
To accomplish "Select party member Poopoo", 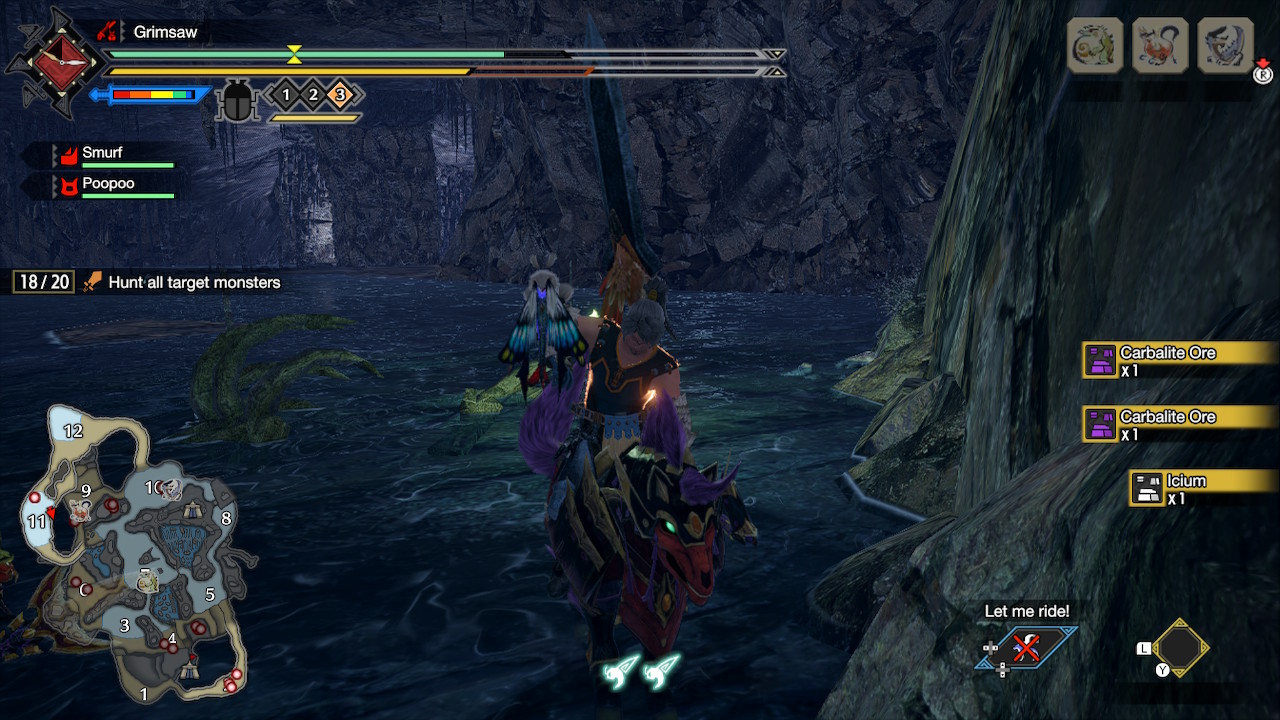I will [x=108, y=184].
